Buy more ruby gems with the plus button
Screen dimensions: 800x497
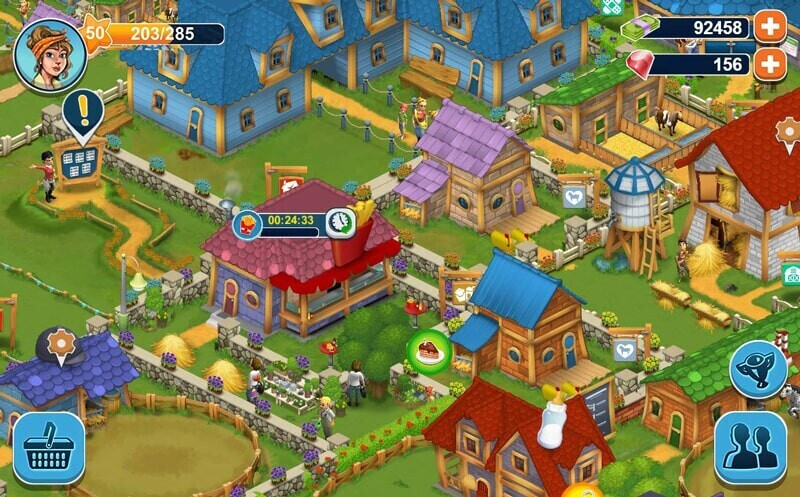[769, 64]
